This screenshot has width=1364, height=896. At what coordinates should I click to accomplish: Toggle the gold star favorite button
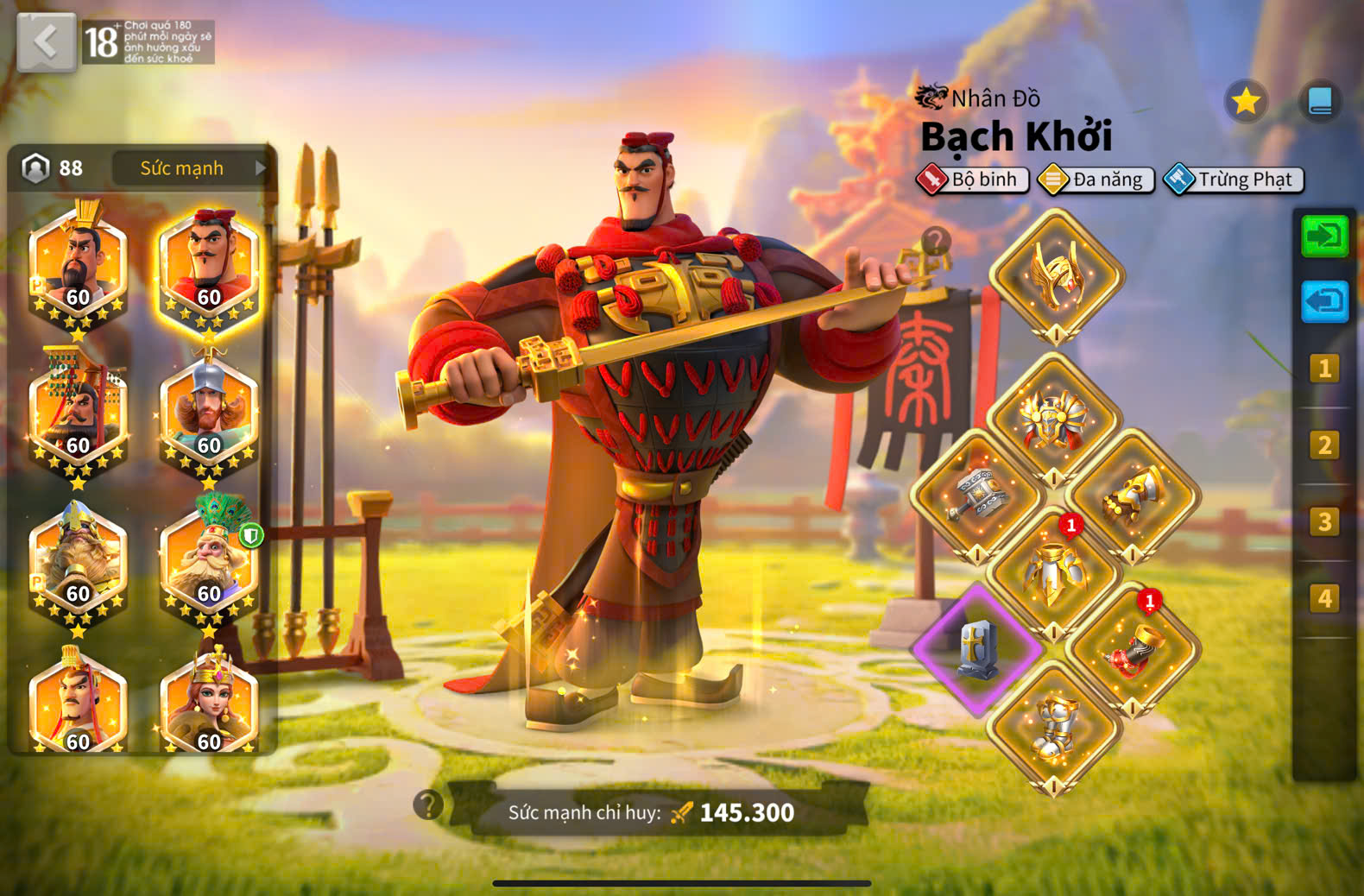point(1246,102)
